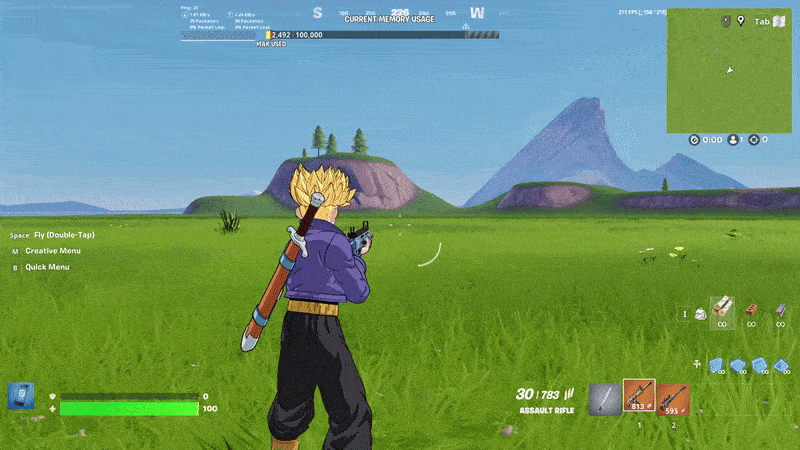Switch to brick building material
The width and height of the screenshot is (800, 450).
tap(752, 311)
